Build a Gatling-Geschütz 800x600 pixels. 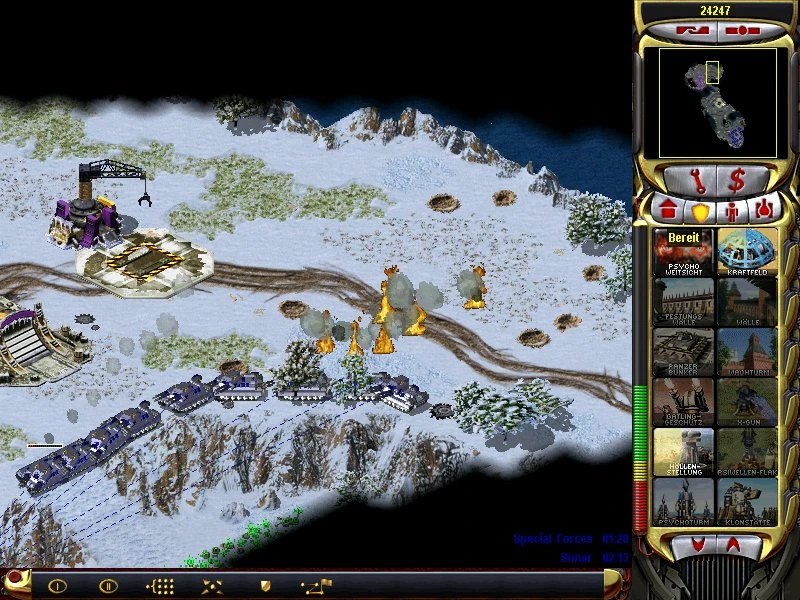pyautogui.click(x=683, y=403)
